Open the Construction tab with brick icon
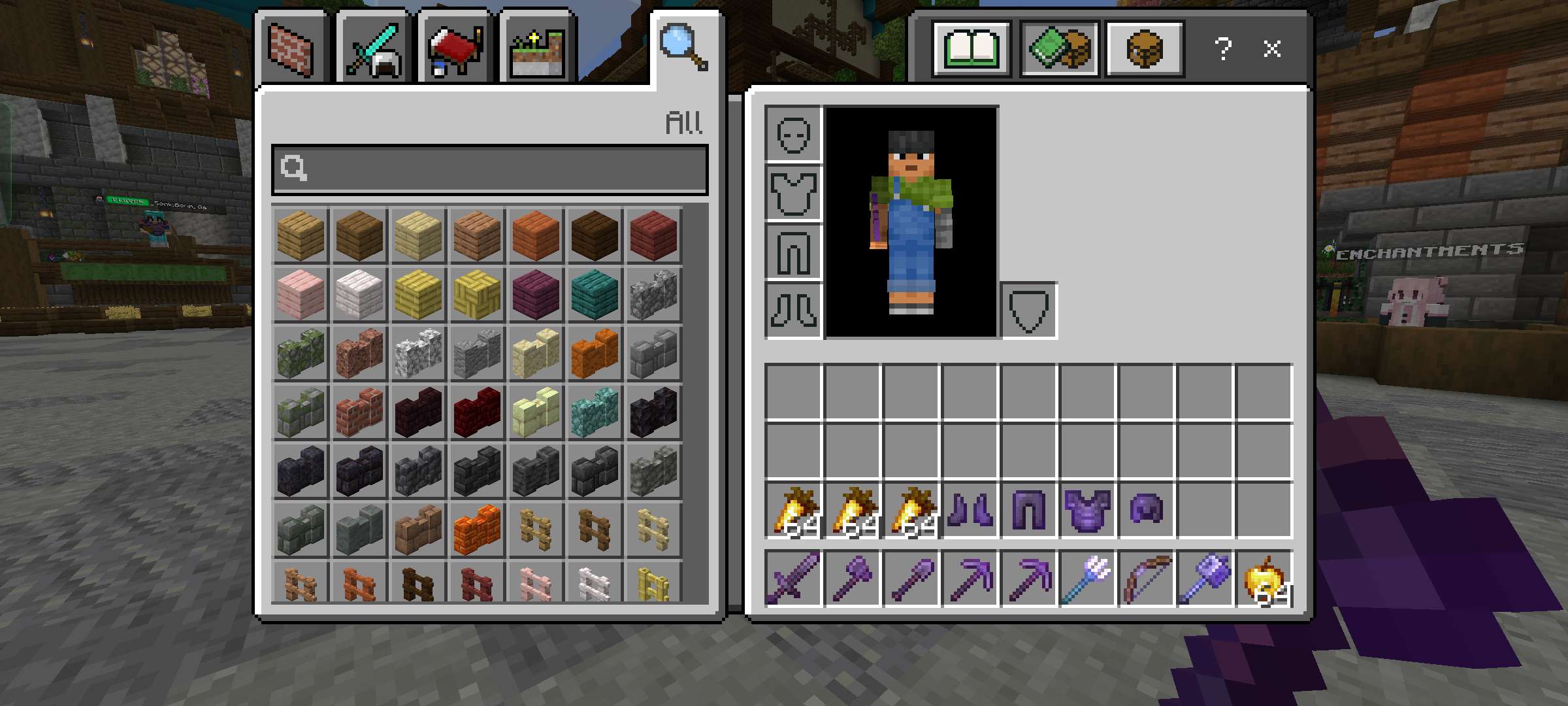Screen dimensions: 1568x706 click(x=291, y=50)
